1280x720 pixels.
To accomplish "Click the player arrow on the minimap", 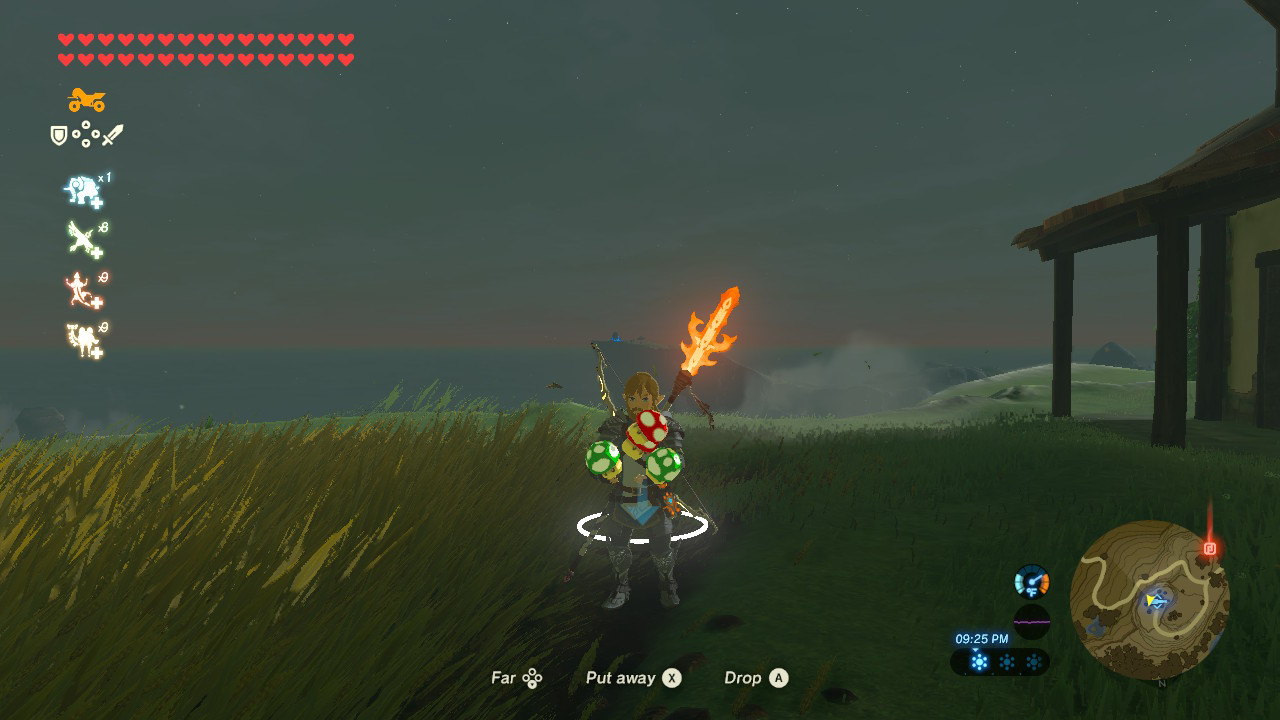I will click(x=1150, y=600).
